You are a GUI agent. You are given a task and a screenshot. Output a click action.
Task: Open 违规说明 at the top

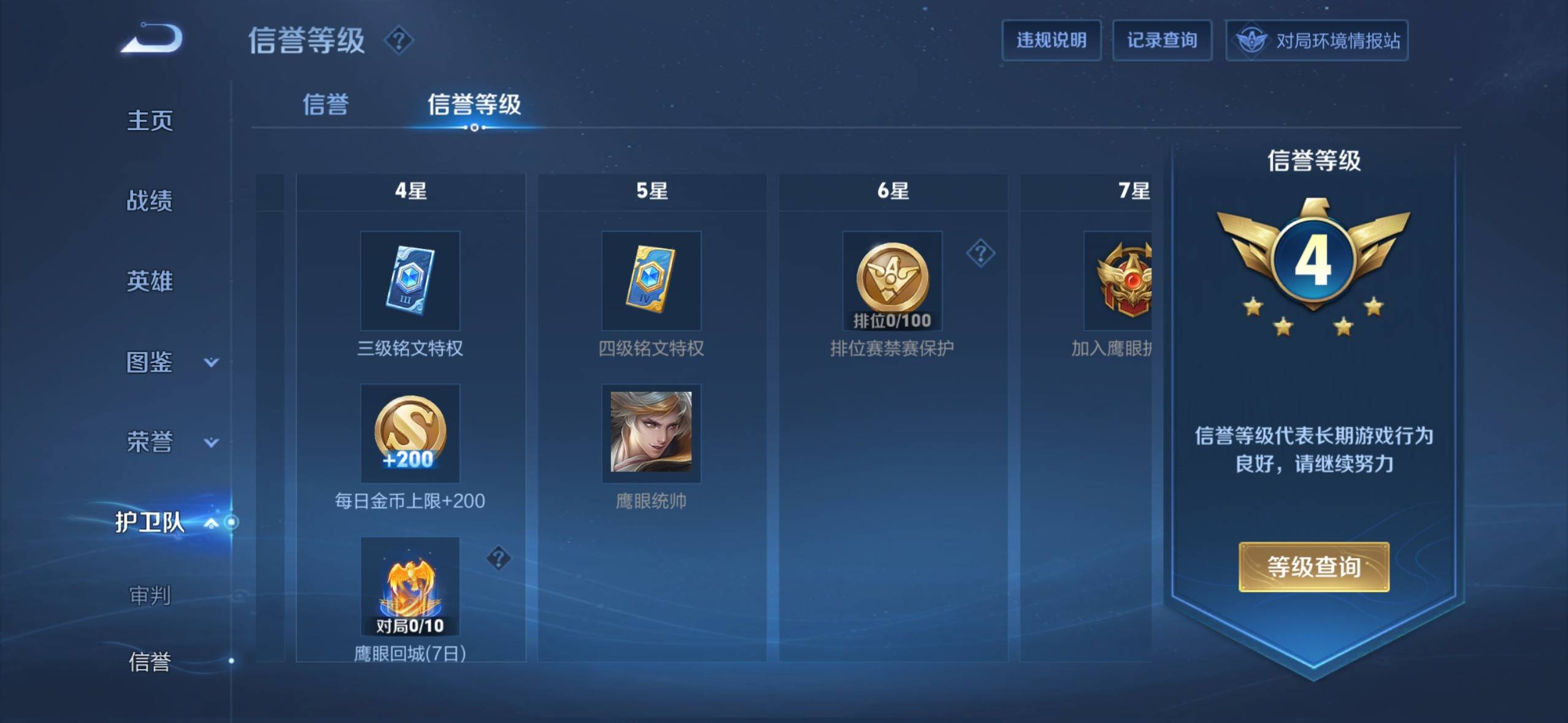1050,40
